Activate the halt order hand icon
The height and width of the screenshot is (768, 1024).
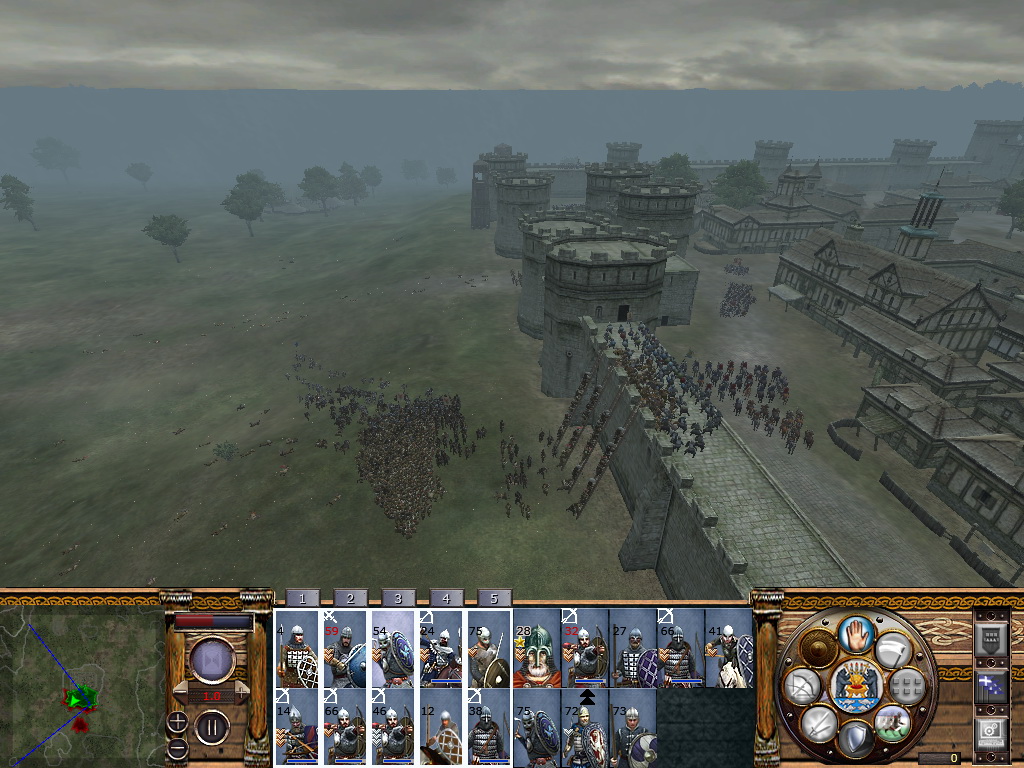[x=854, y=634]
